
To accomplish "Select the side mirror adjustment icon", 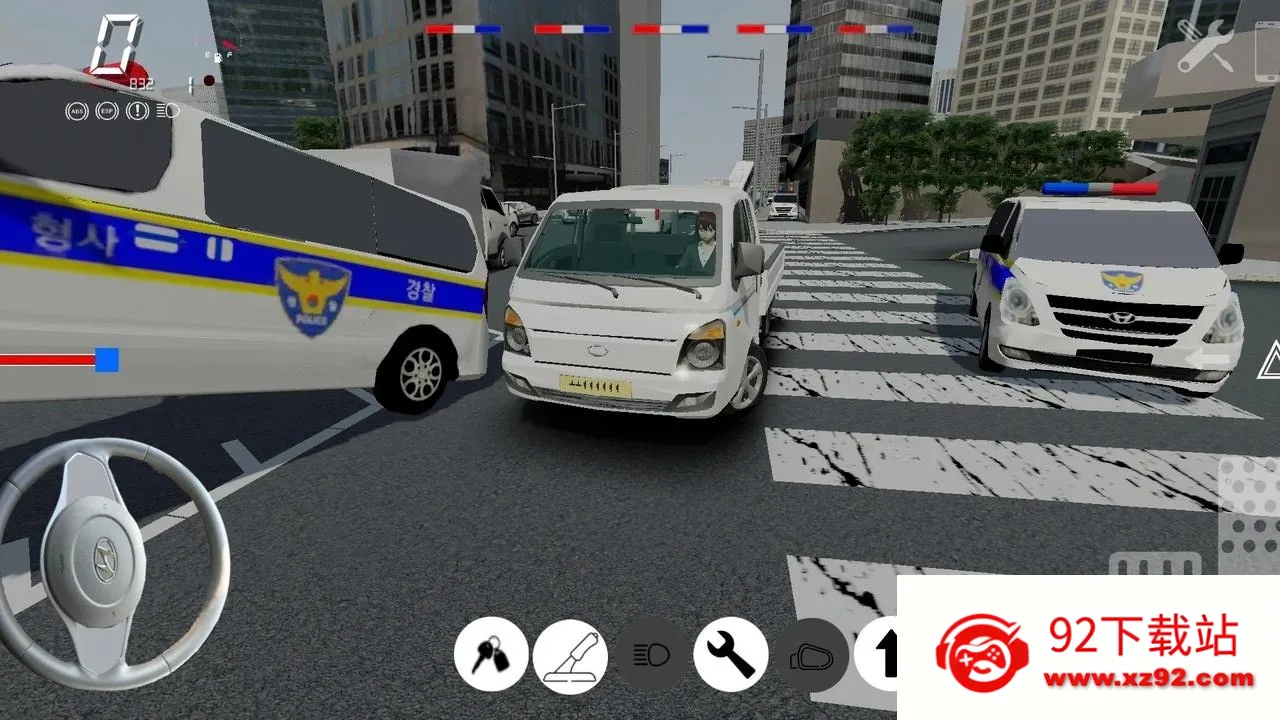I will [x=810, y=657].
